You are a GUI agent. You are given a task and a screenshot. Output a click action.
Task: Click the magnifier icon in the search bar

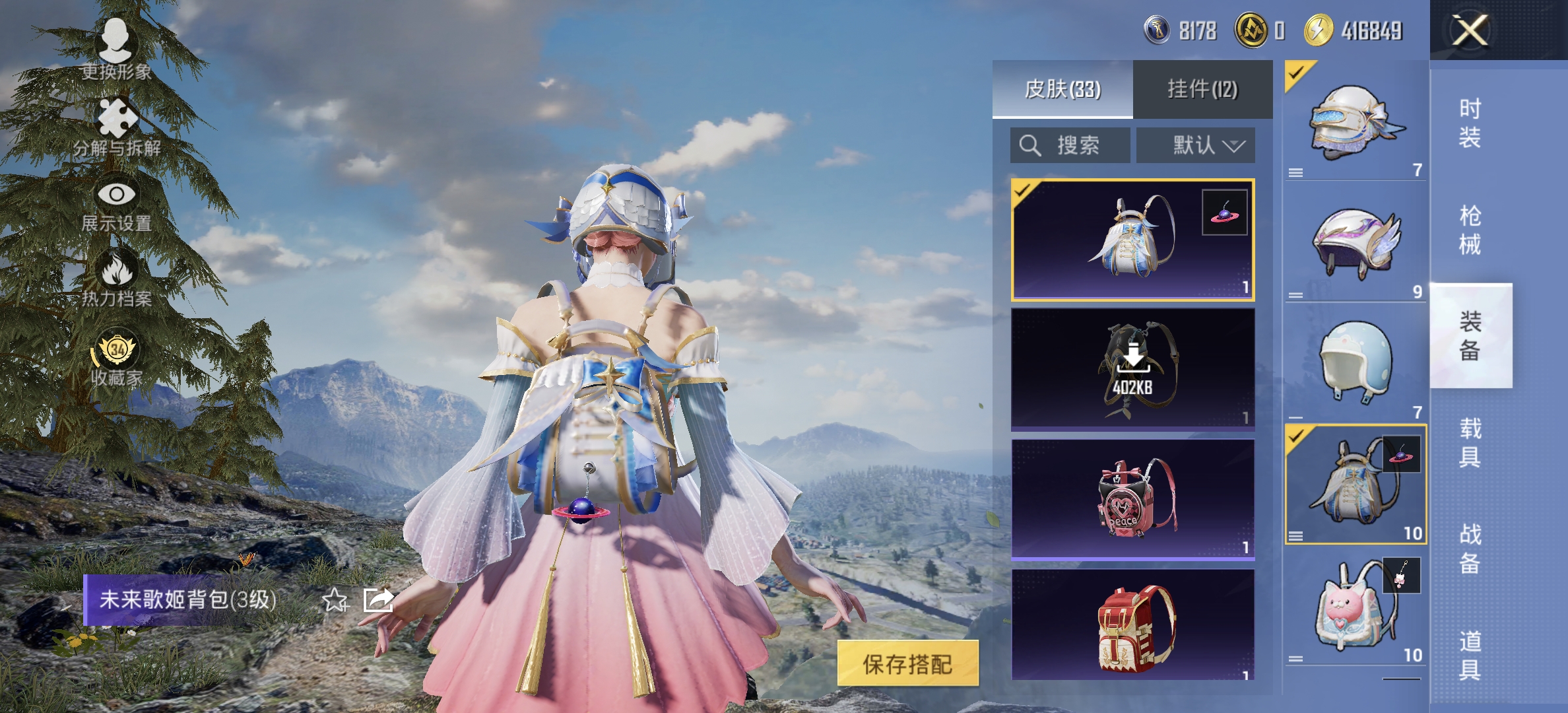point(1030,145)
